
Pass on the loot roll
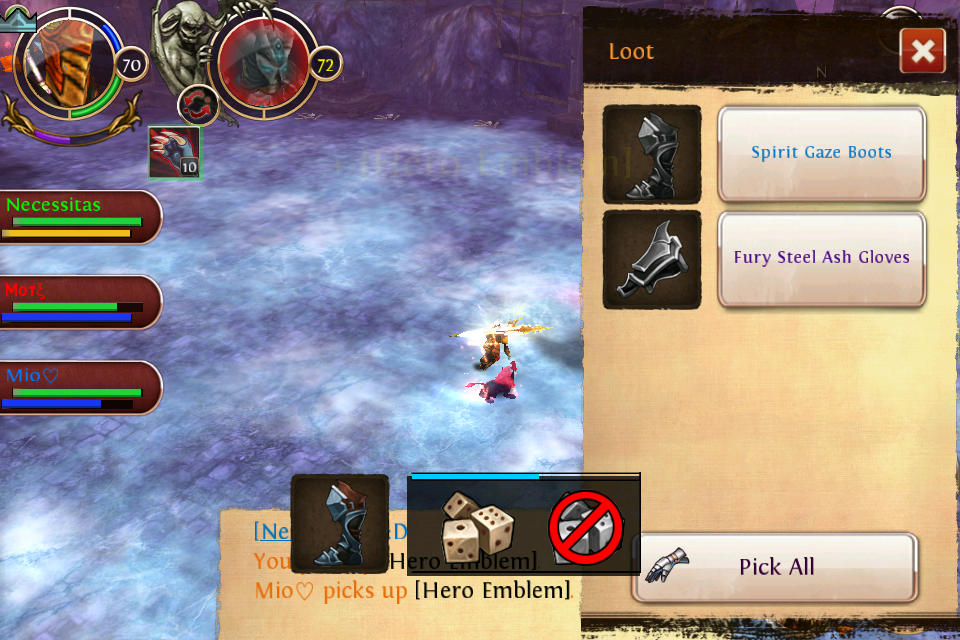coord(586,528)
